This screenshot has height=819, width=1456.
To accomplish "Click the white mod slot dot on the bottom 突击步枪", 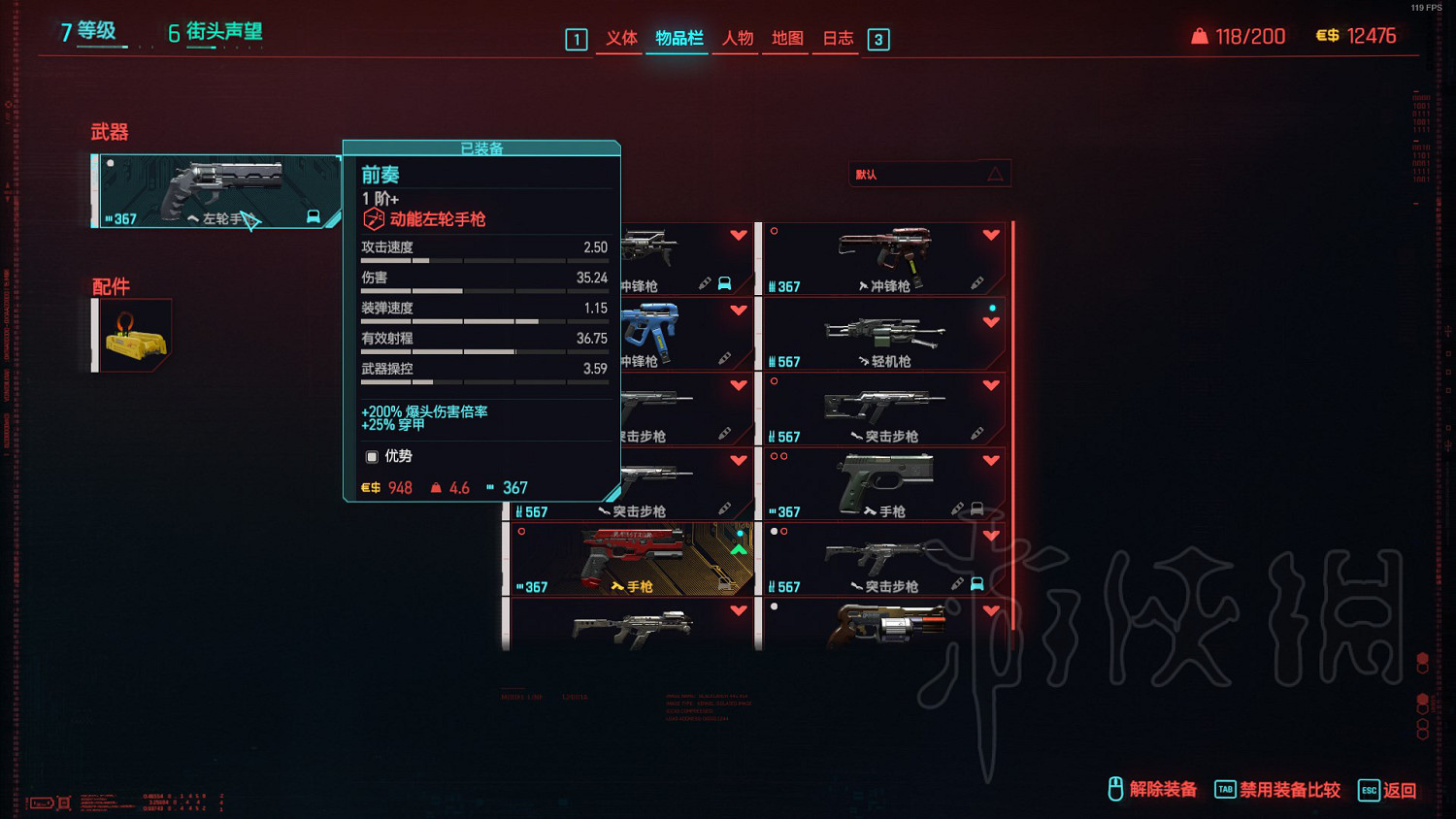I will (x=774, y=531).
